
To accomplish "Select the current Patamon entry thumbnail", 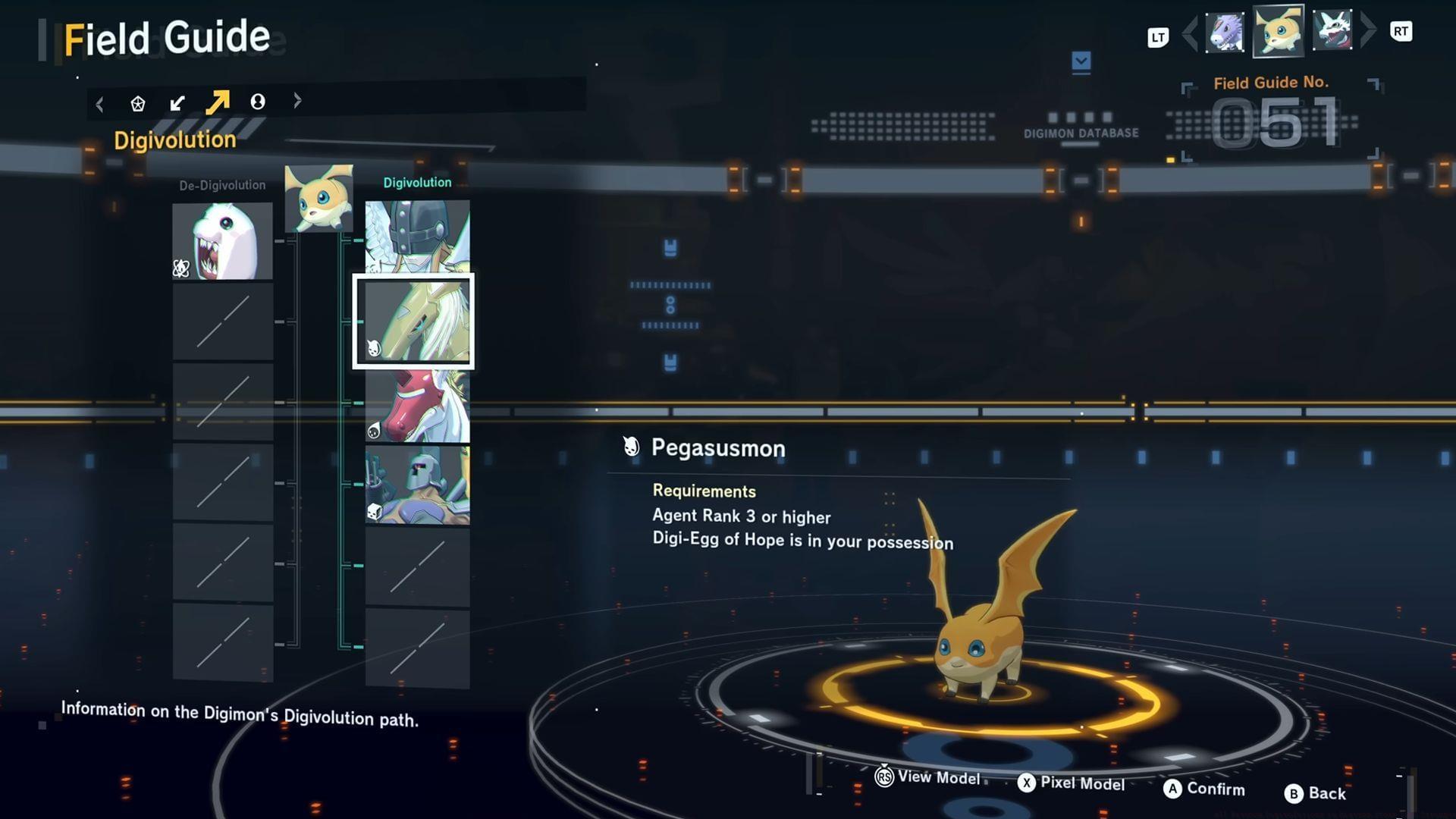I will pos(1279,32).
